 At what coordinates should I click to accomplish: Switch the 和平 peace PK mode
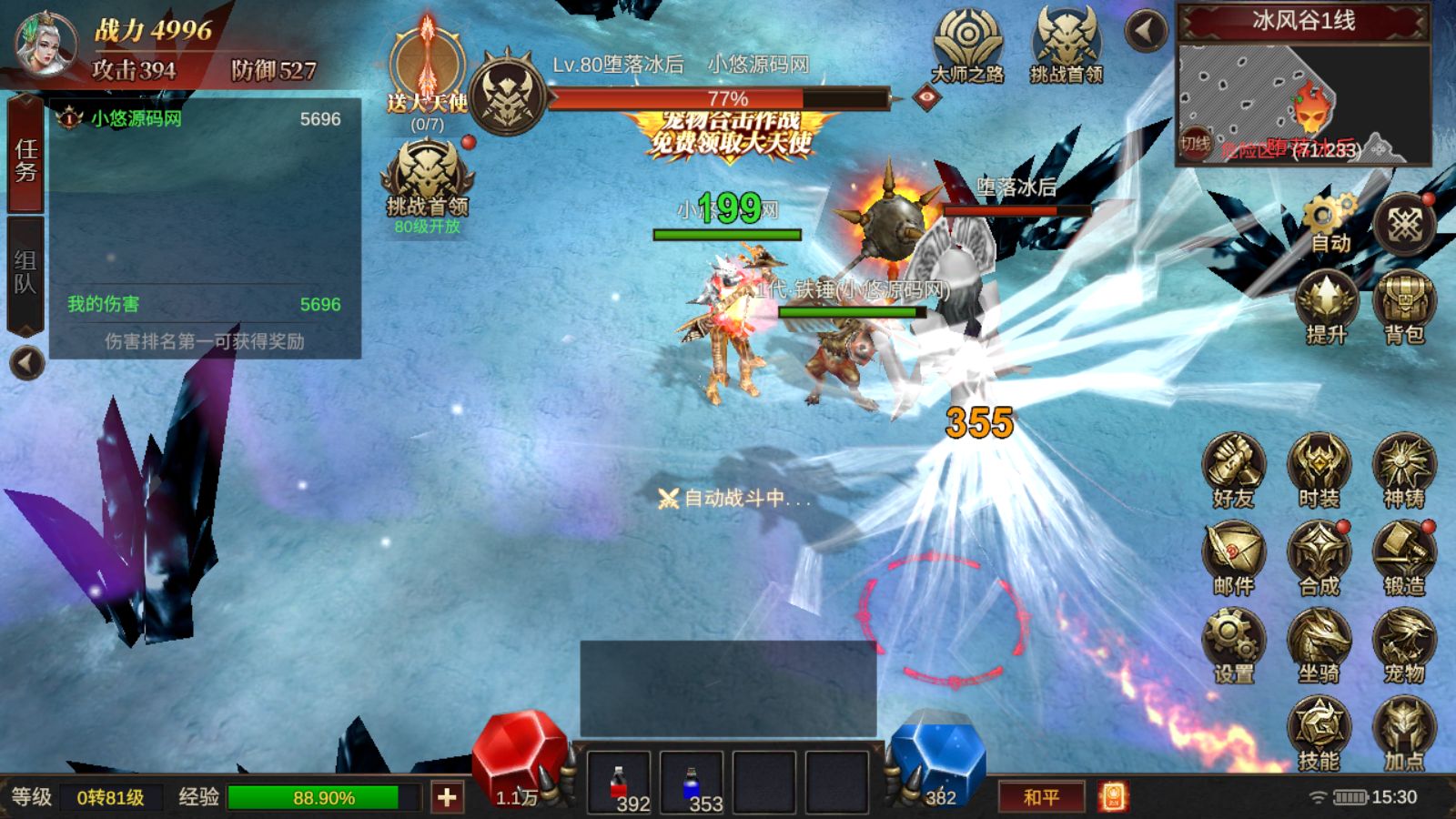(x=1041, y=797)
